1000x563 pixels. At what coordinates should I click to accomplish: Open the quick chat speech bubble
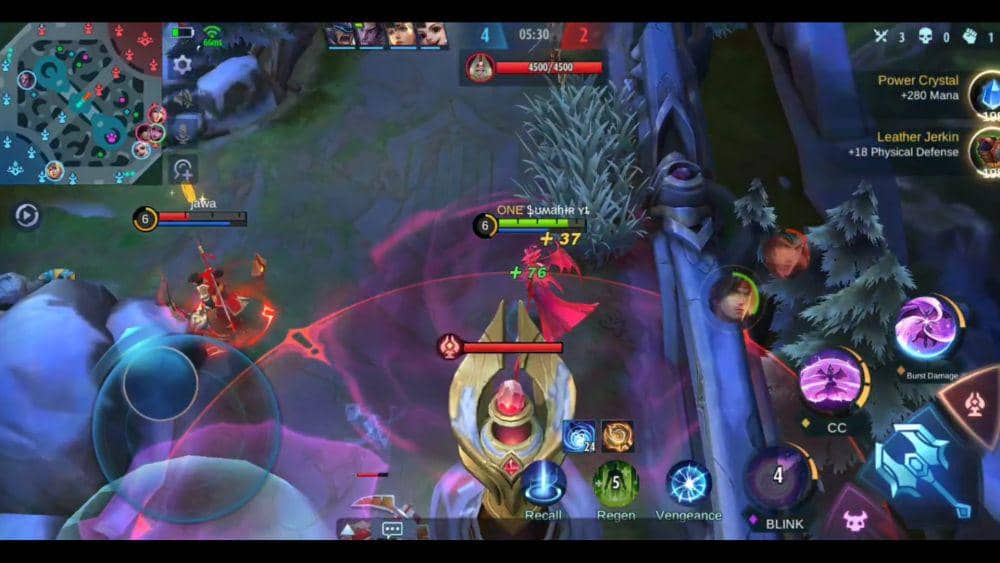tap(392, 530)
